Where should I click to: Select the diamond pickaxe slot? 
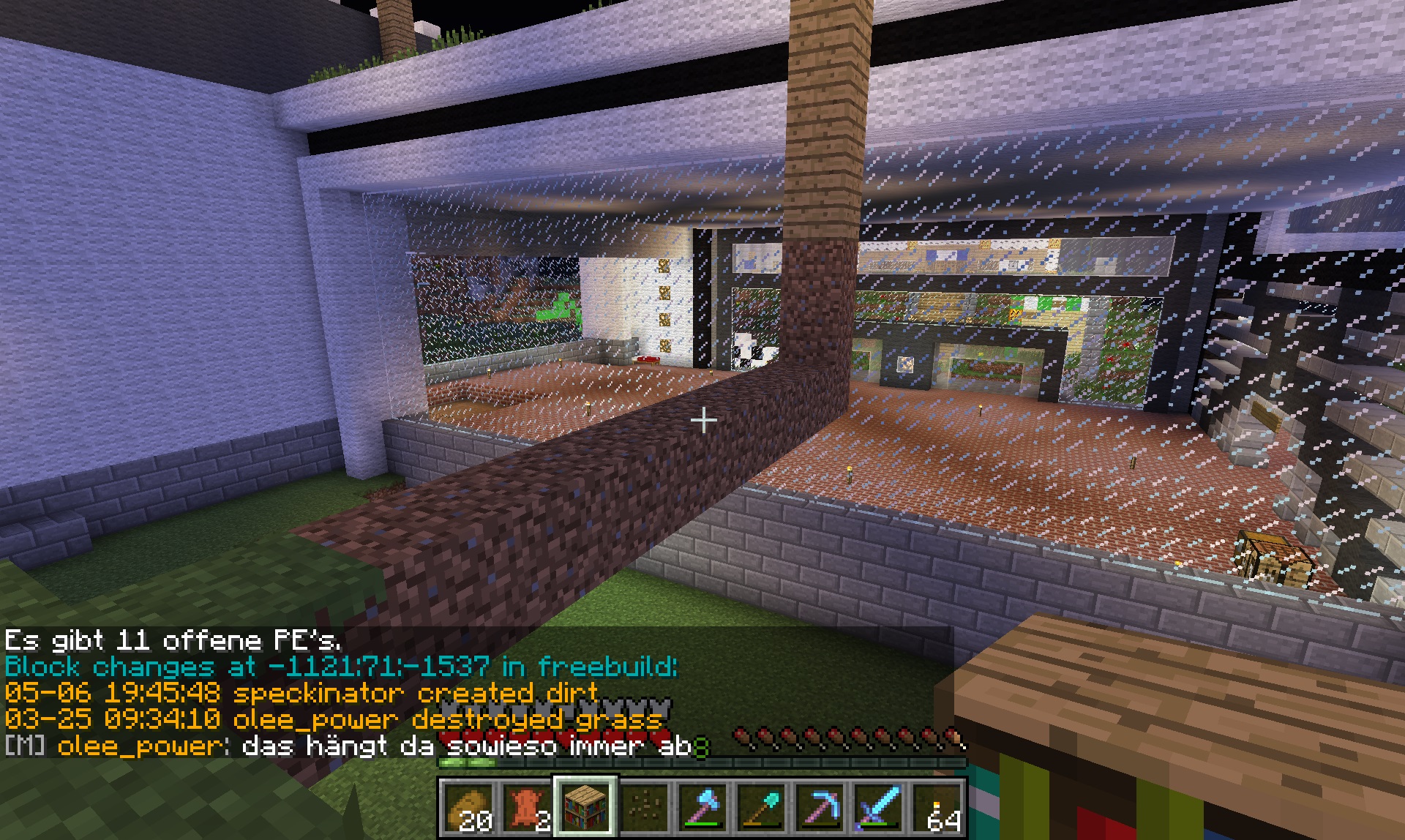point(820,808)
